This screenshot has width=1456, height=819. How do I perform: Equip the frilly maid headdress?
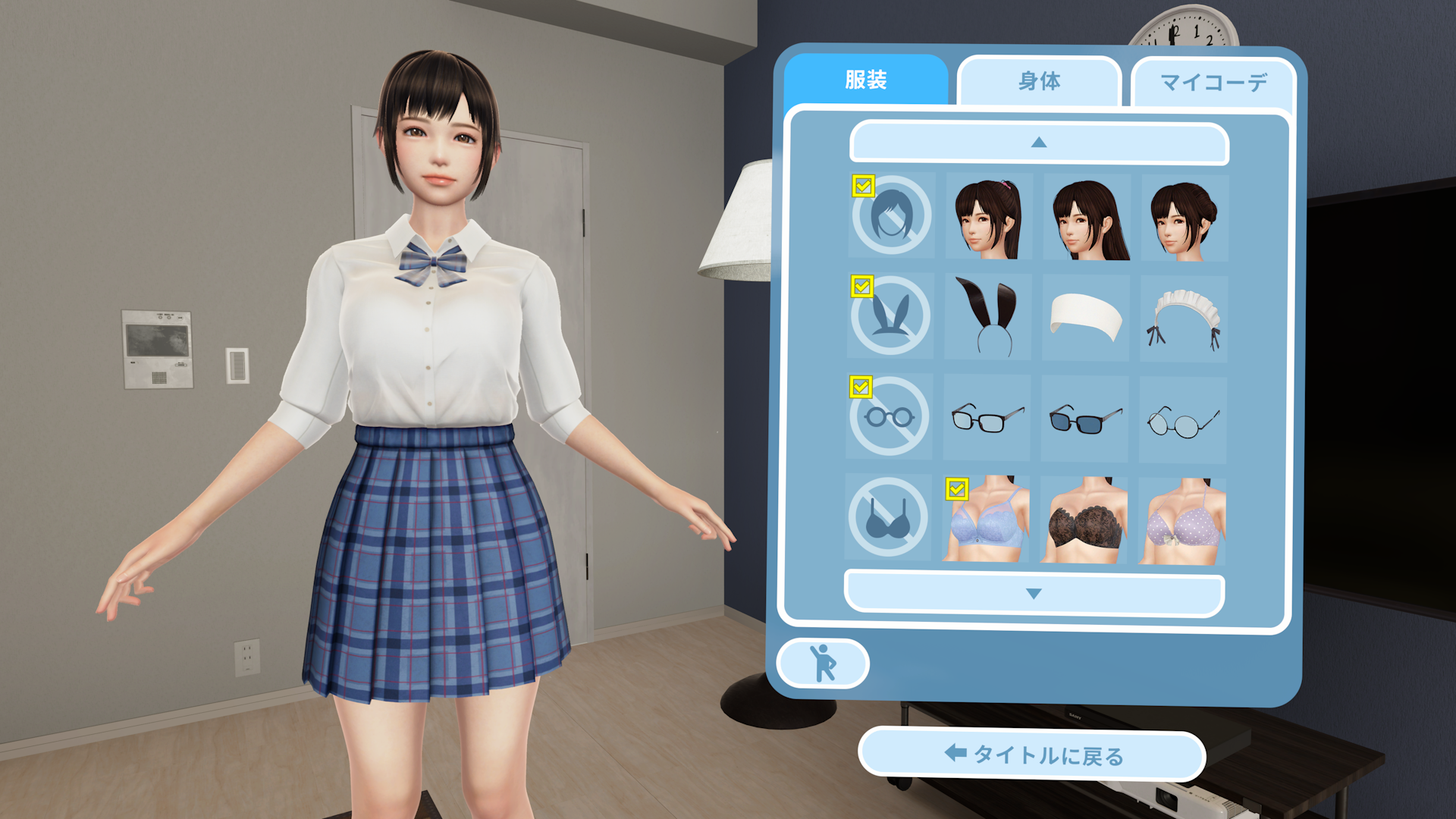[1185, 316]
